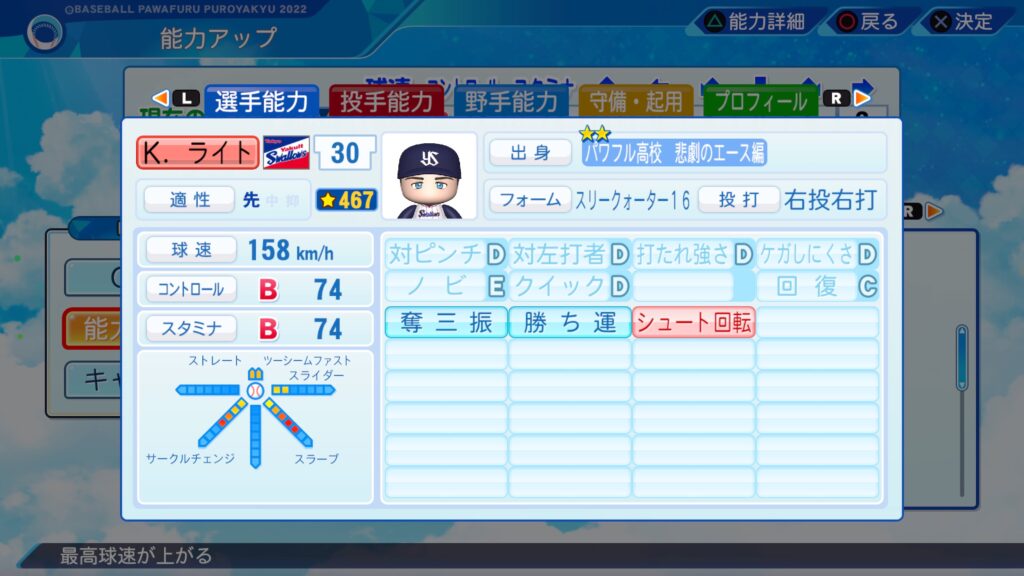Select the フォーム pitching form field
1024x576 pixels.
click(530, 199)
